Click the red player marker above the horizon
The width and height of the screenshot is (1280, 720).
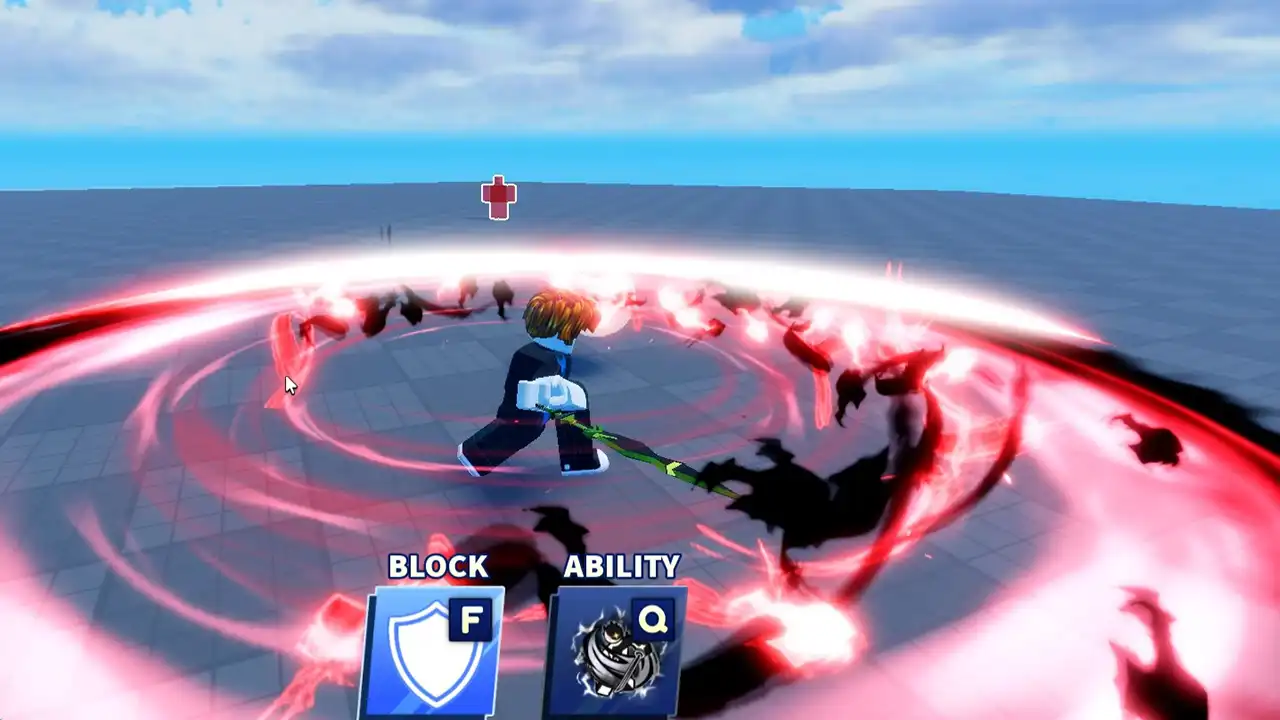click(497, 199)
